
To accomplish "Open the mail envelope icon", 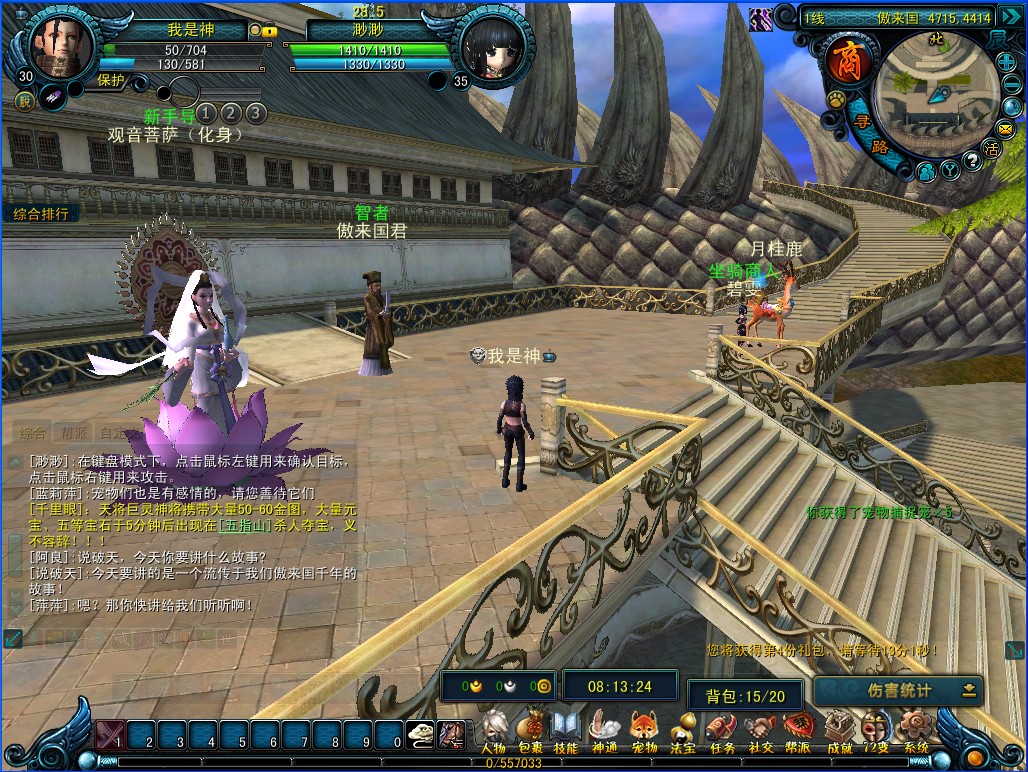I will pos(1005,129).
